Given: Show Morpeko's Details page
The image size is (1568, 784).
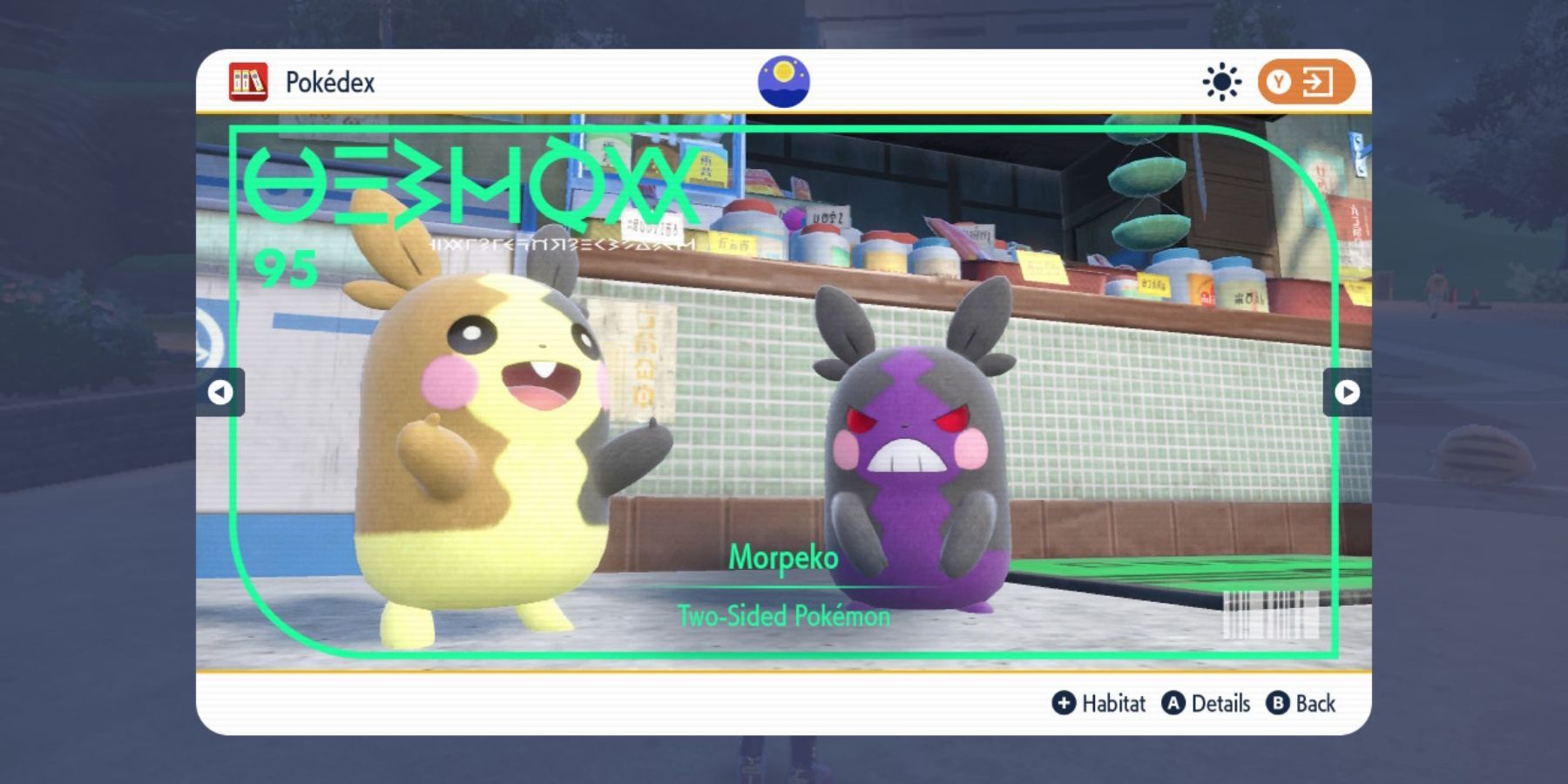Looking at the screenshot, I should 1206,703.
